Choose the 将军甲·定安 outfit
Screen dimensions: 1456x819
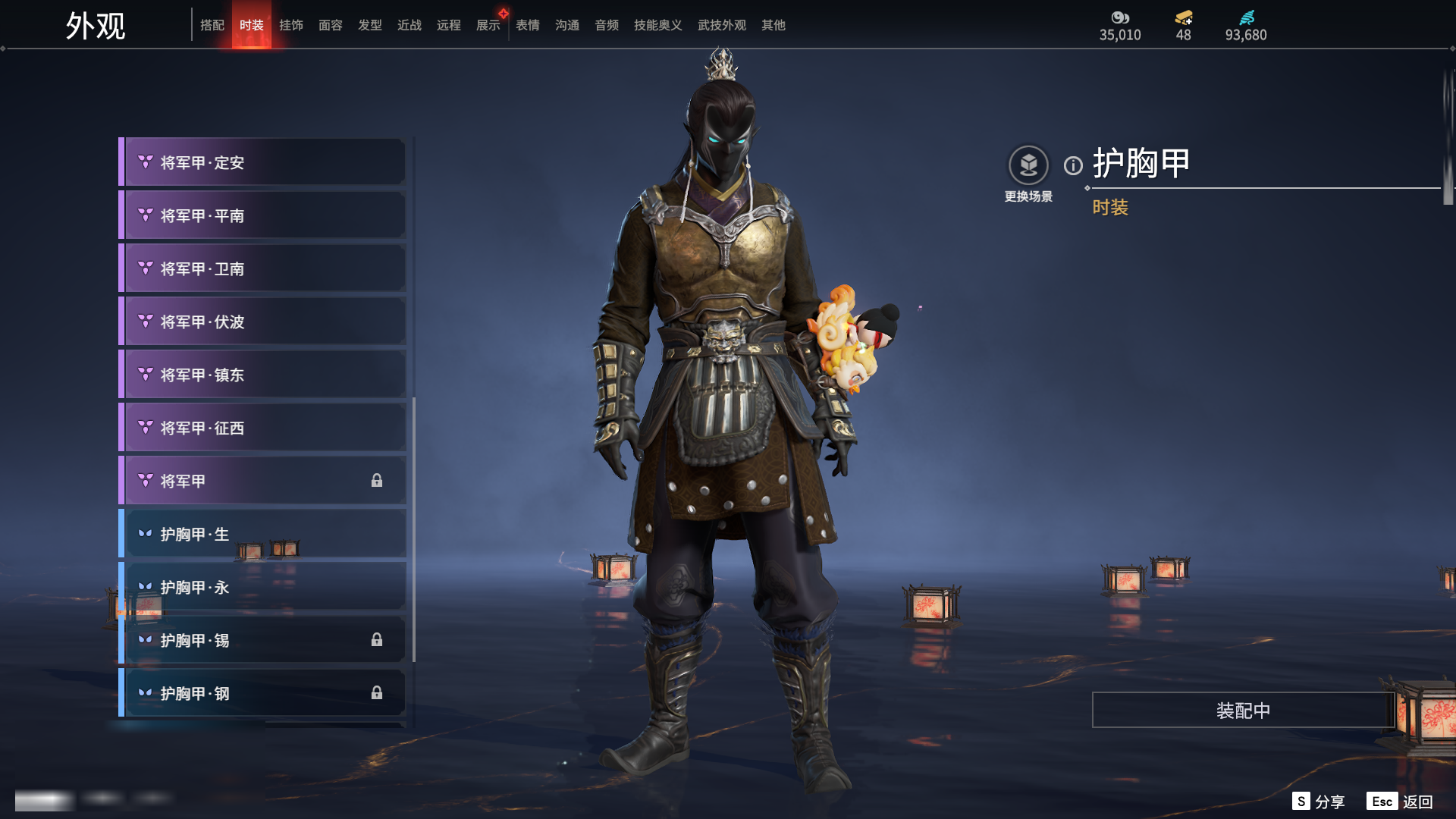pyautogui.click(x=262, y=162)
